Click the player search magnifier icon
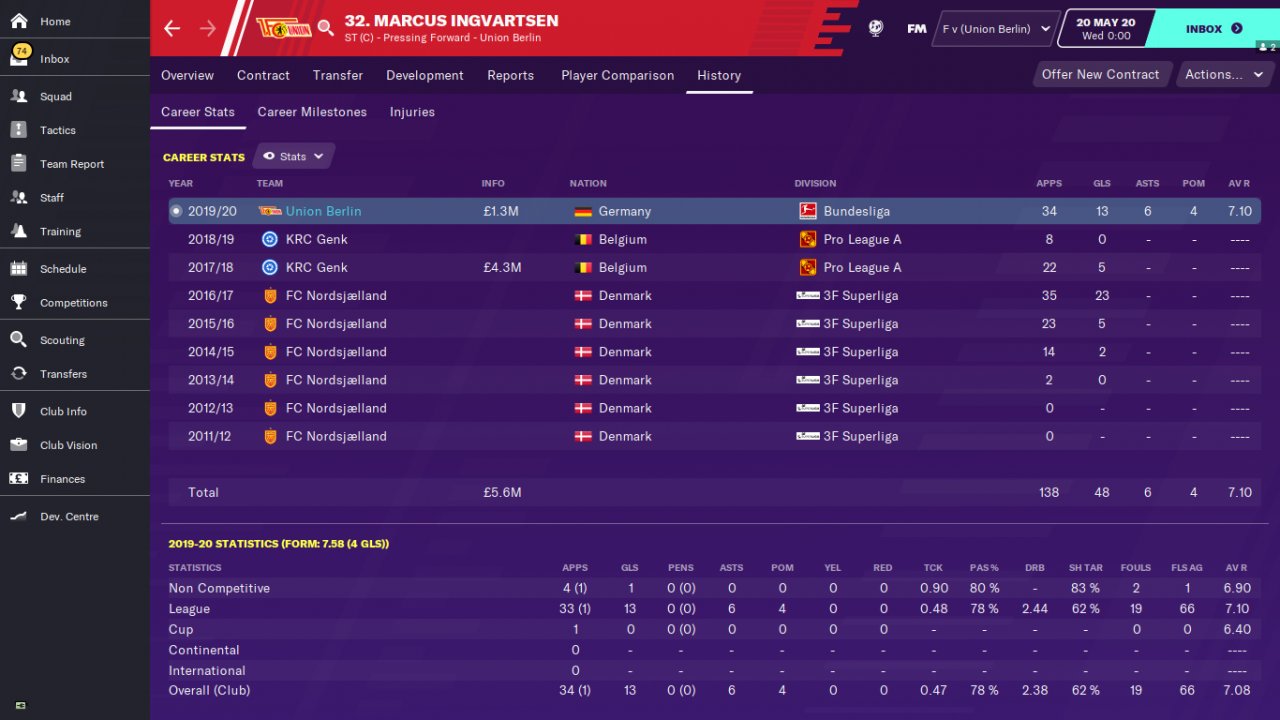1280x720 pixels. click(326, 28)
